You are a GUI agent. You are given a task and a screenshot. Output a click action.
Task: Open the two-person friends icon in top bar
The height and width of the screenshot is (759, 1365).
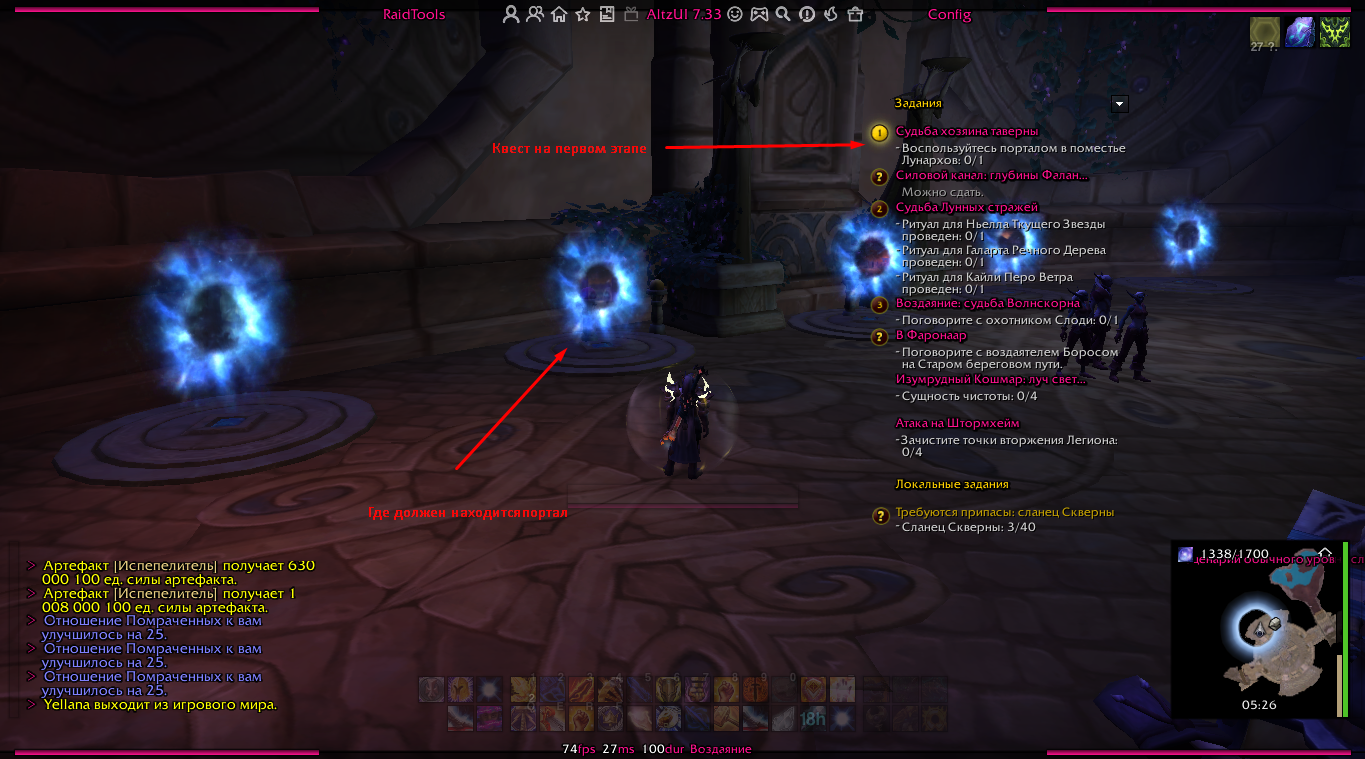[535, 15]
